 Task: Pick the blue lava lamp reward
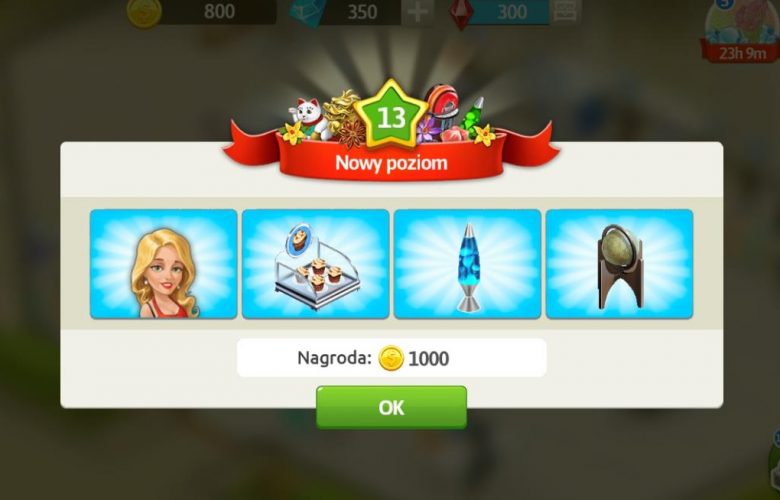(x=468, y=264)
